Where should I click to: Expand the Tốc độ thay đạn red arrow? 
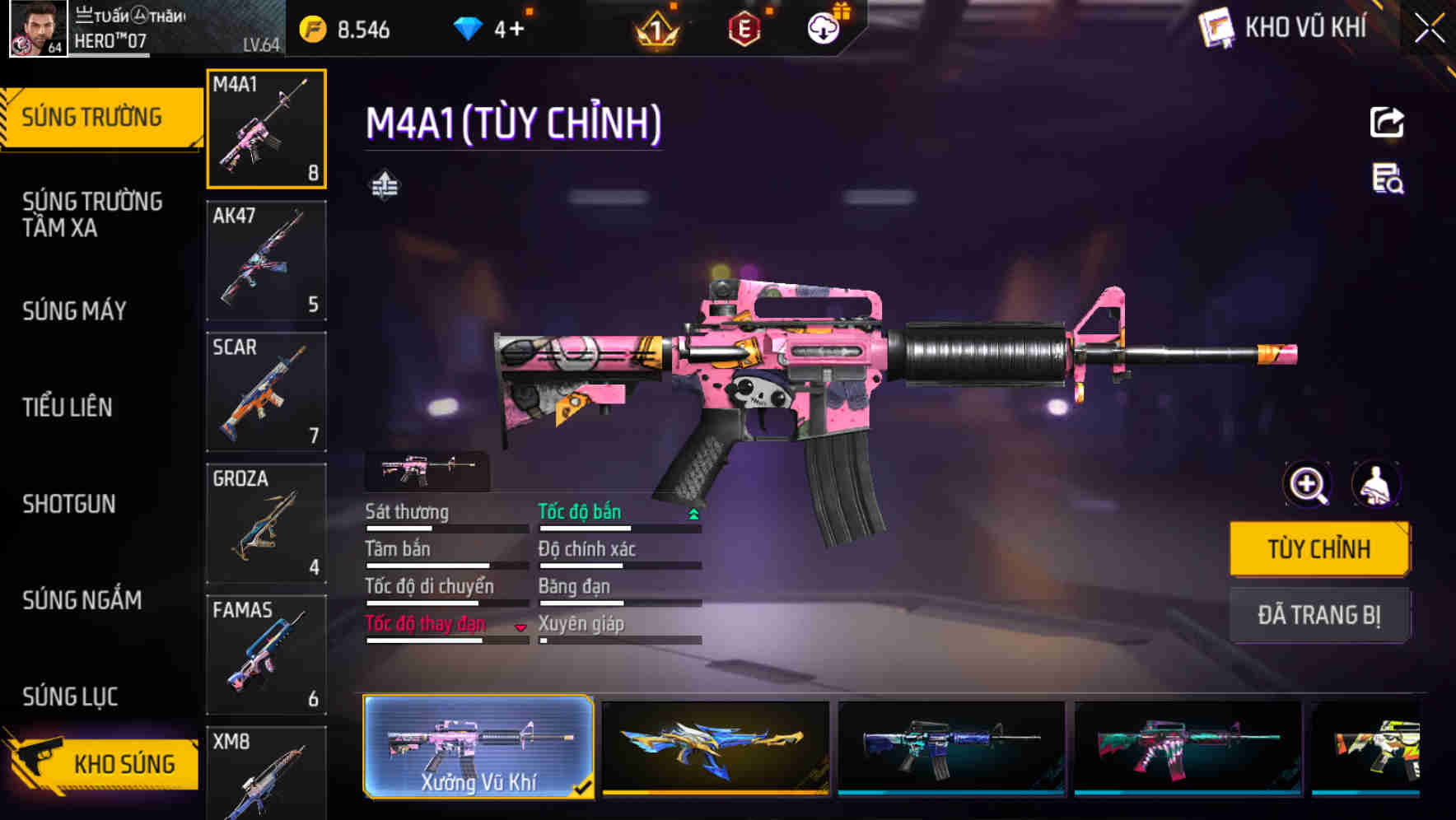pos(520,627)
